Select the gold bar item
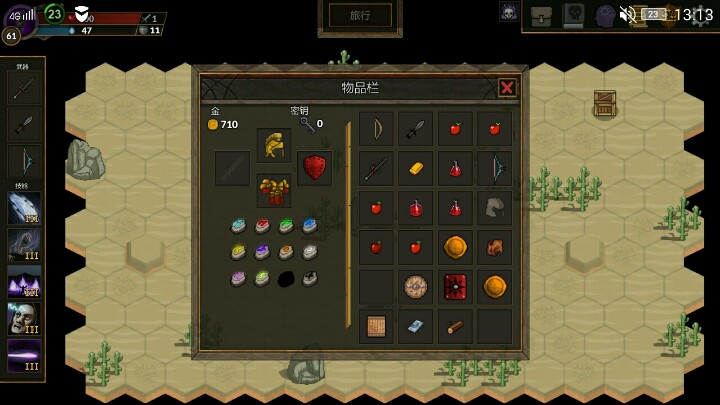The height and width of the screenshot is (405, 720). click(415, 168)
